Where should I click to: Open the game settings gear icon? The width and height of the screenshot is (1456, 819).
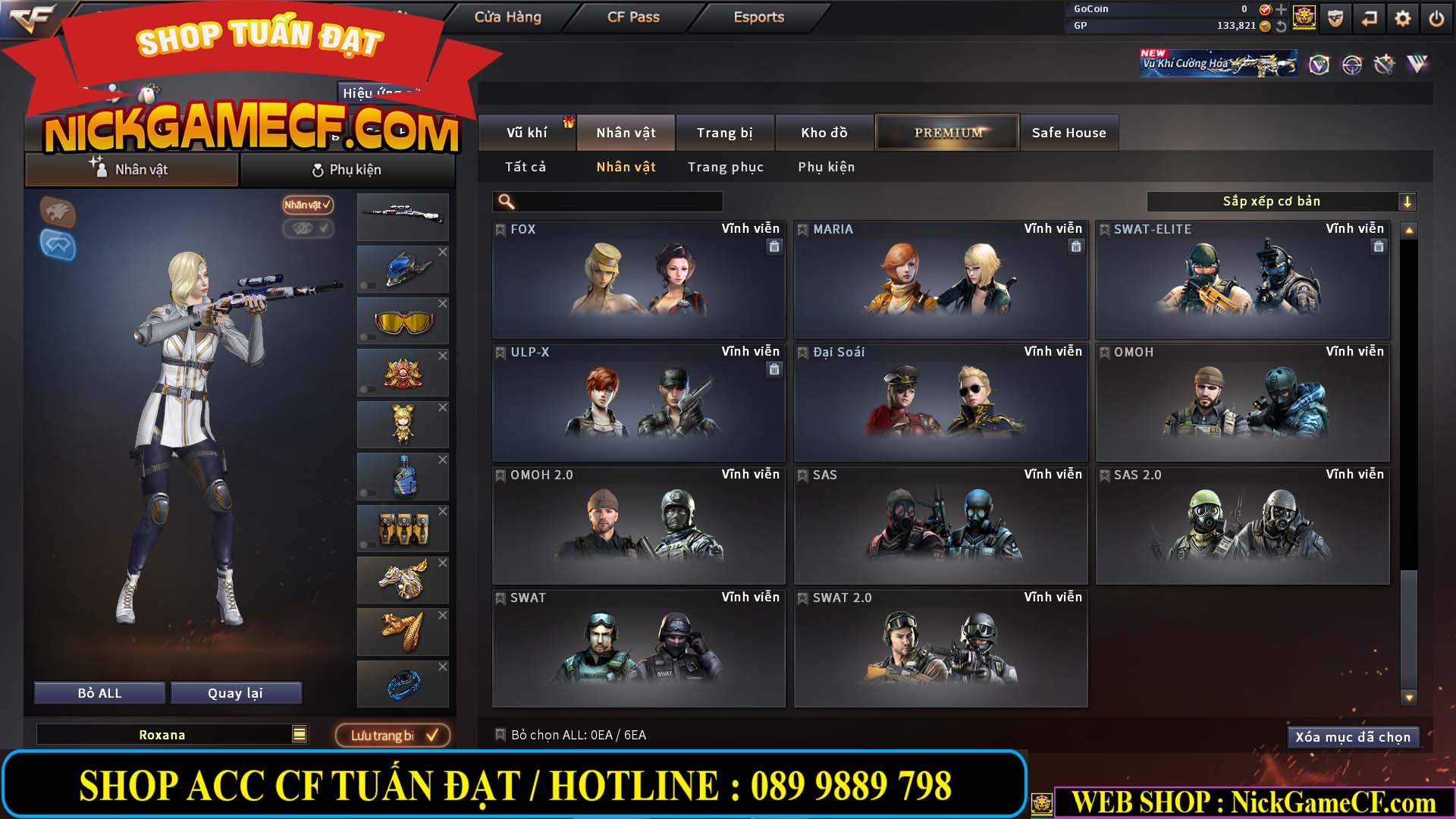[x=1402, y=18]
